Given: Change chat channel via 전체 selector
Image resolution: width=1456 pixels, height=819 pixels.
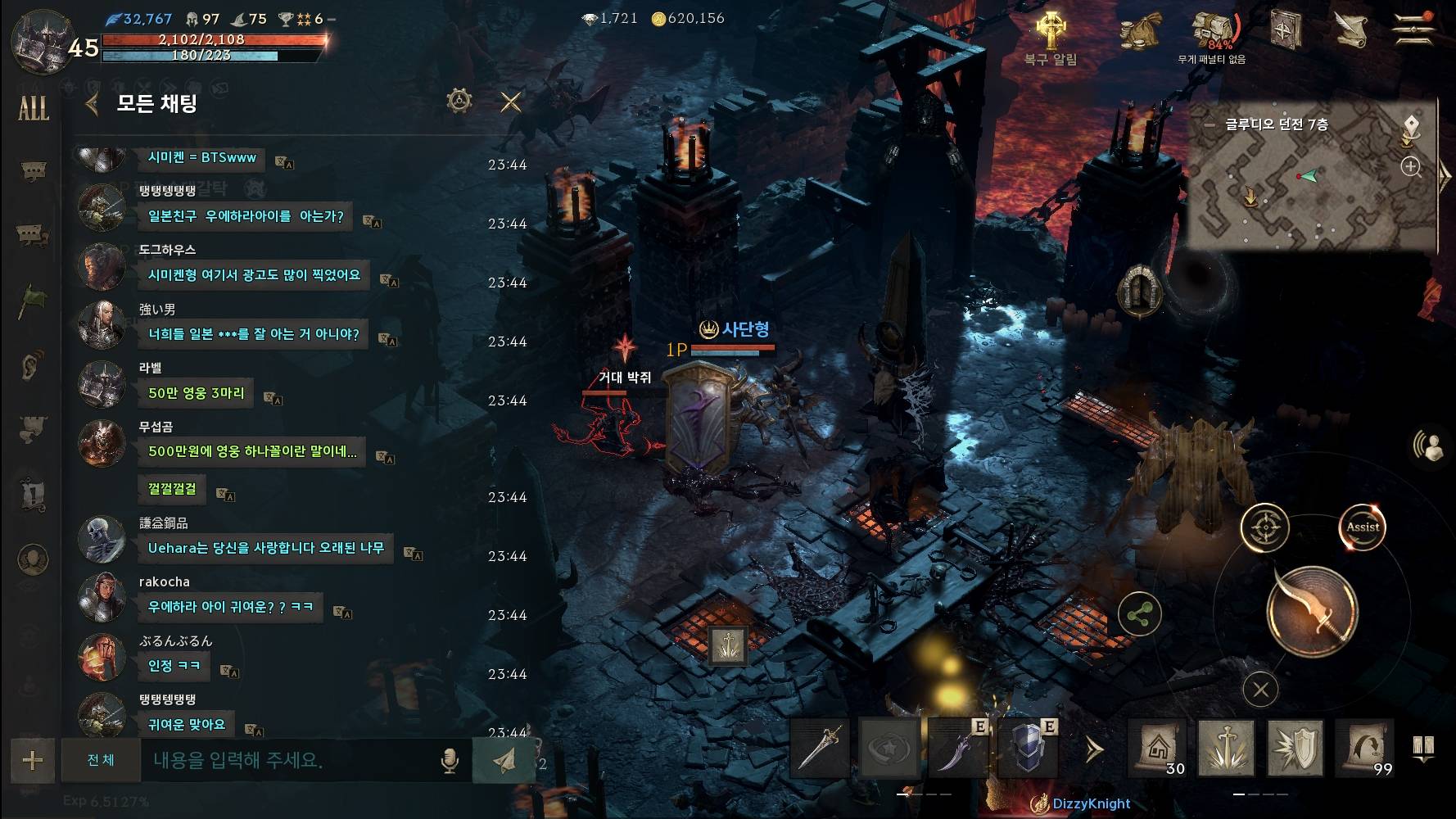Looking at the screenshot, I should pyautogui.click(x=101, y=760).
